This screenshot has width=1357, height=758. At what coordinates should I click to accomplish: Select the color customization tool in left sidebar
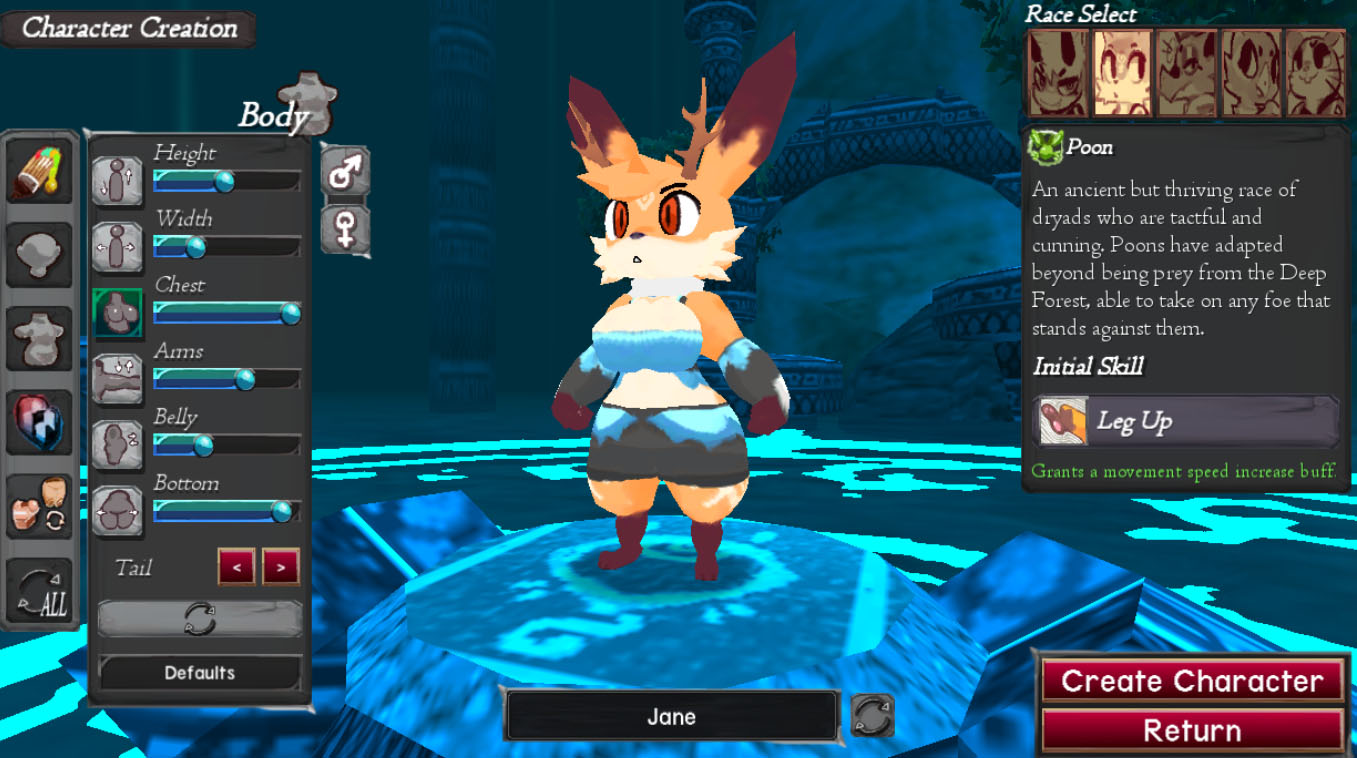click(39, 170)
